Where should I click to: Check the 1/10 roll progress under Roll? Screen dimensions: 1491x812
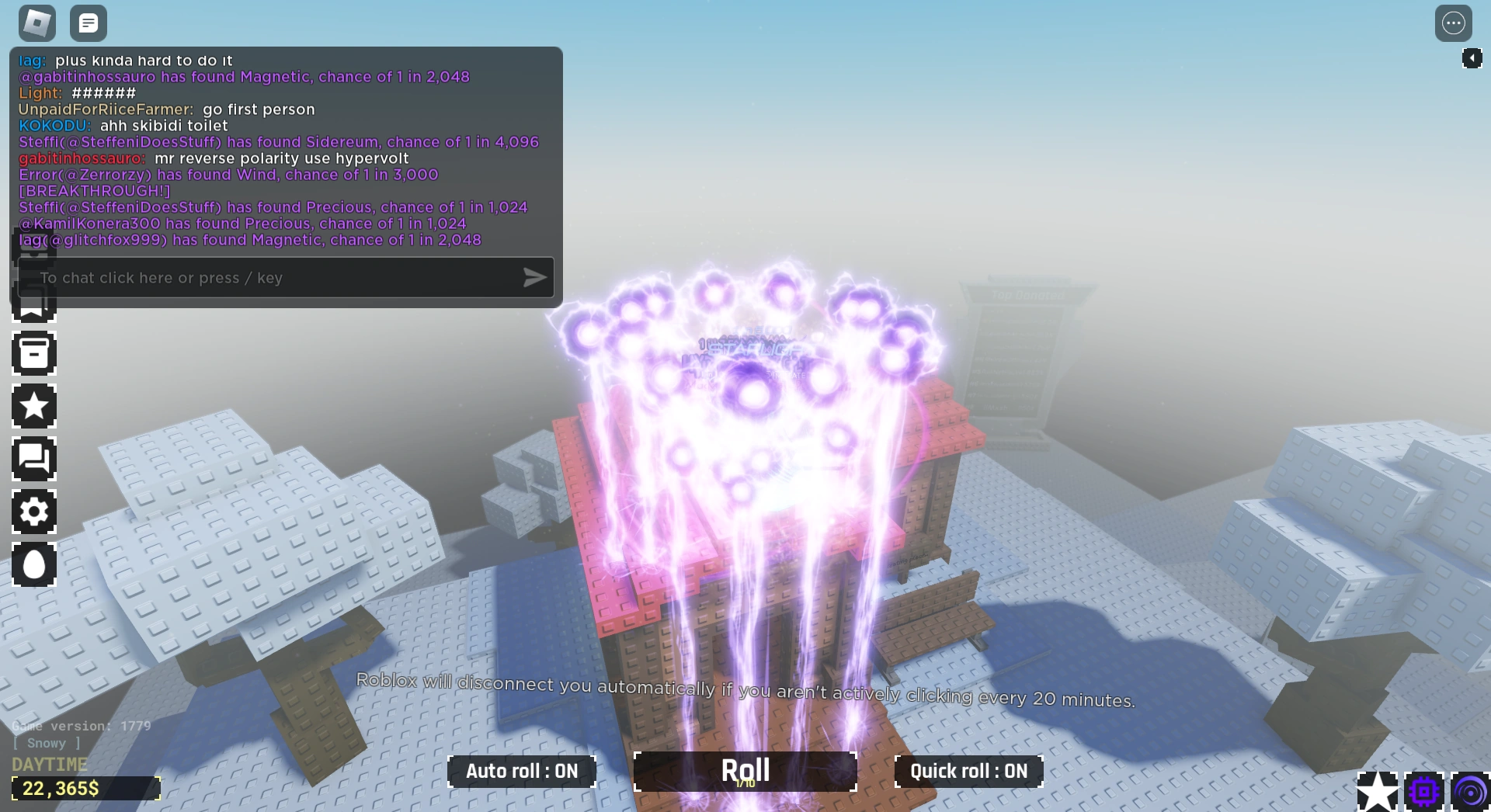743,784
